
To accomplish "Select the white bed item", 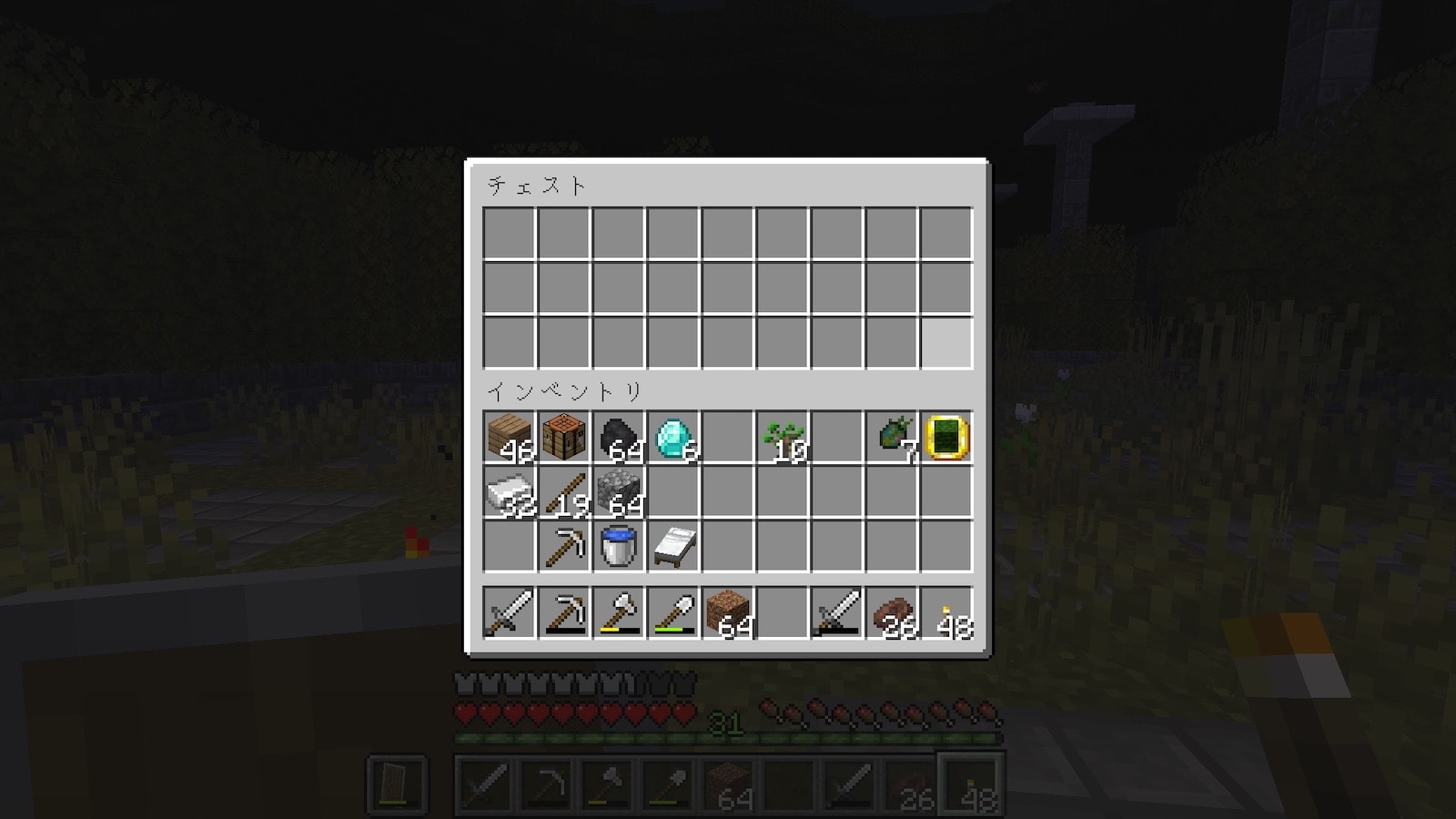I will pyautogui.click(x=672, y=547).
